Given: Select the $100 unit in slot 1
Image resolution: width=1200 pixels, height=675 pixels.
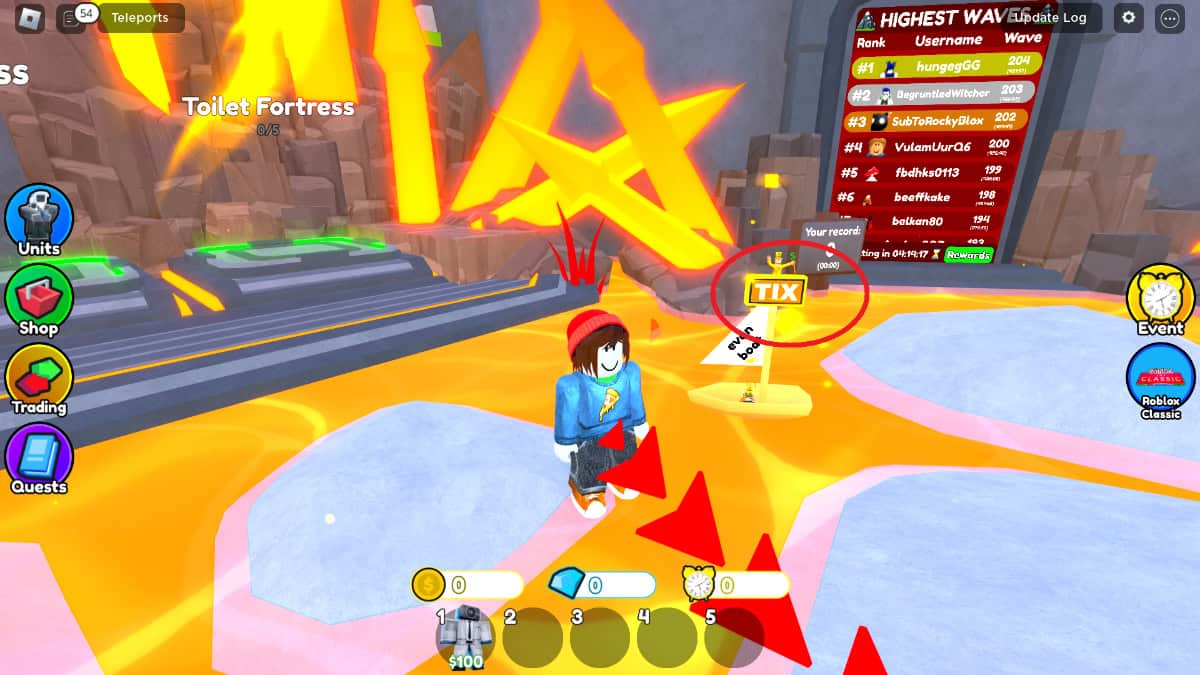Looking at the screenshot, I should [466, 637].
